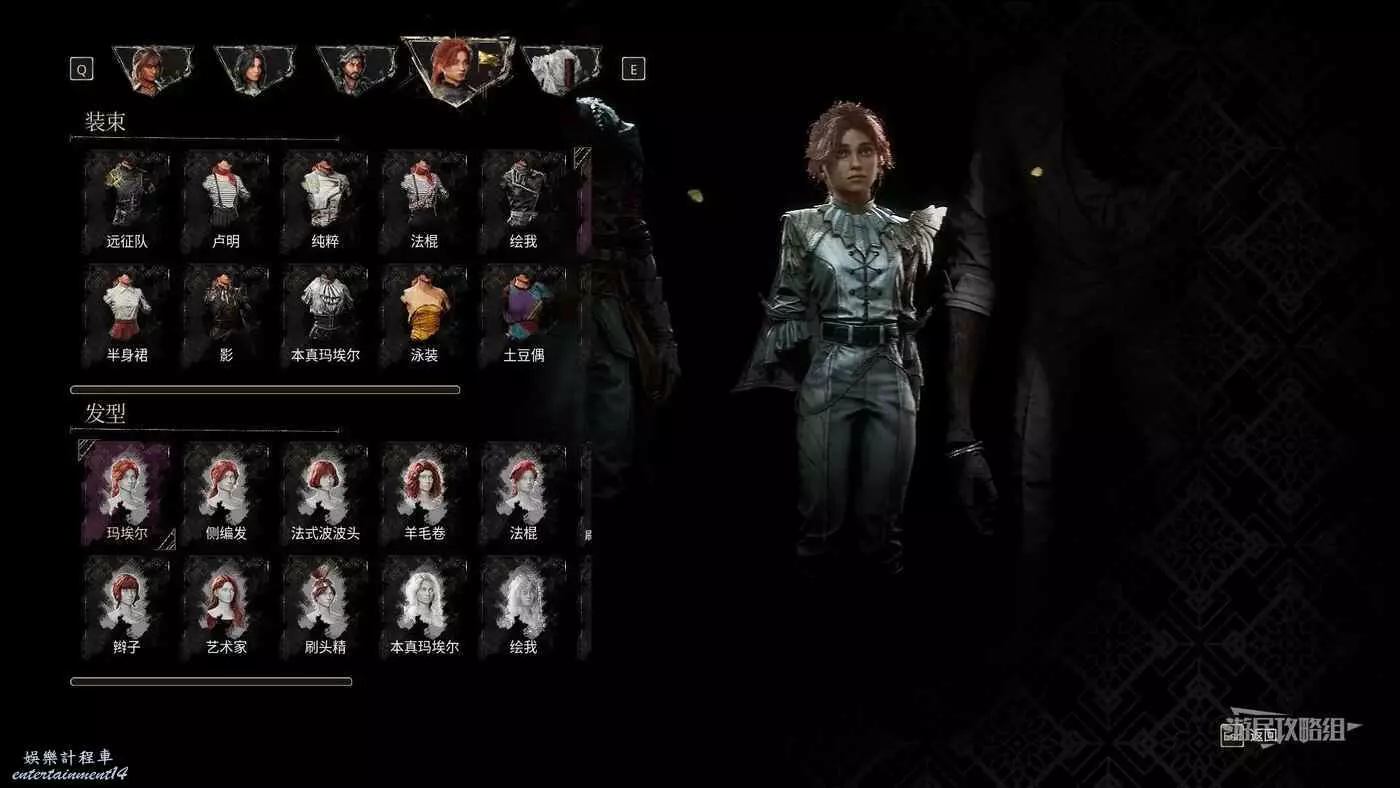1400x788 pixels.
Task: Choose the 本真玛埃尔 outfit in 装束
Action: tap(325, 315)
